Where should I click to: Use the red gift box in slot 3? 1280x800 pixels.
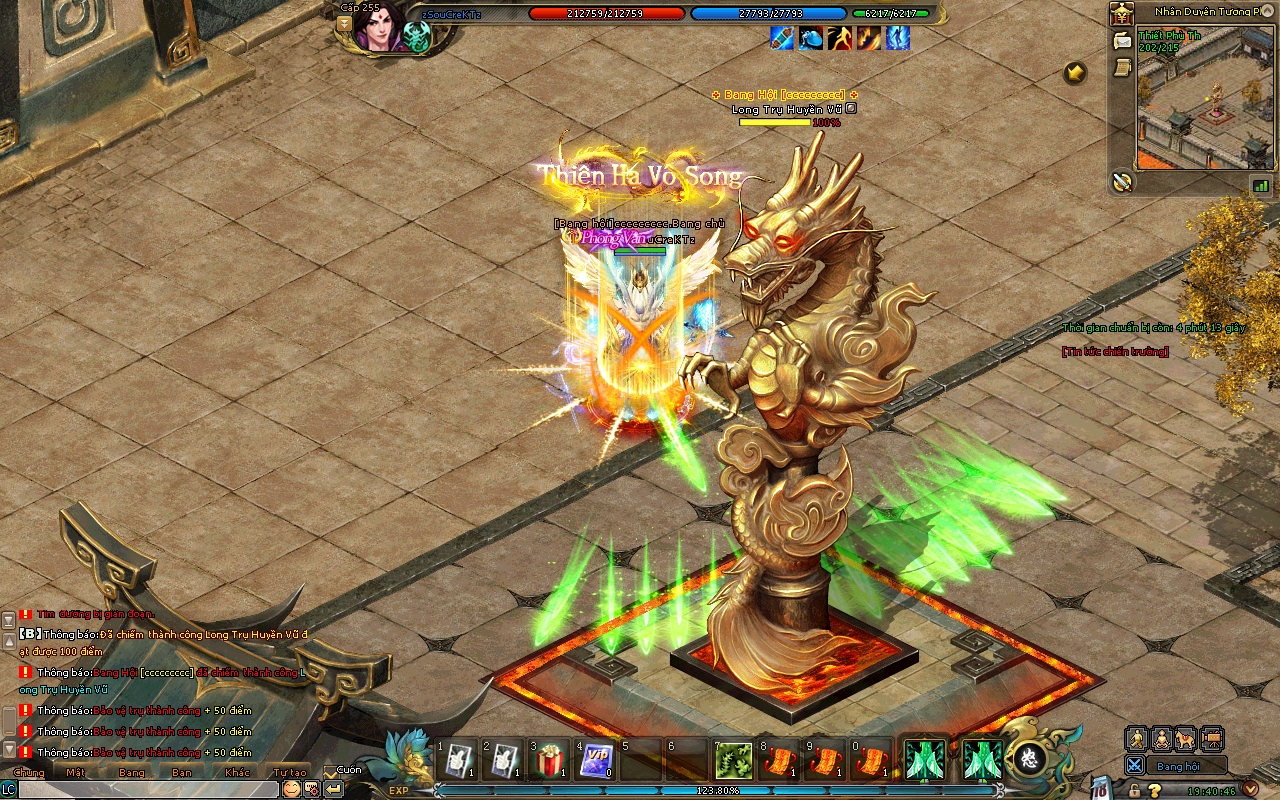(549, 762)
